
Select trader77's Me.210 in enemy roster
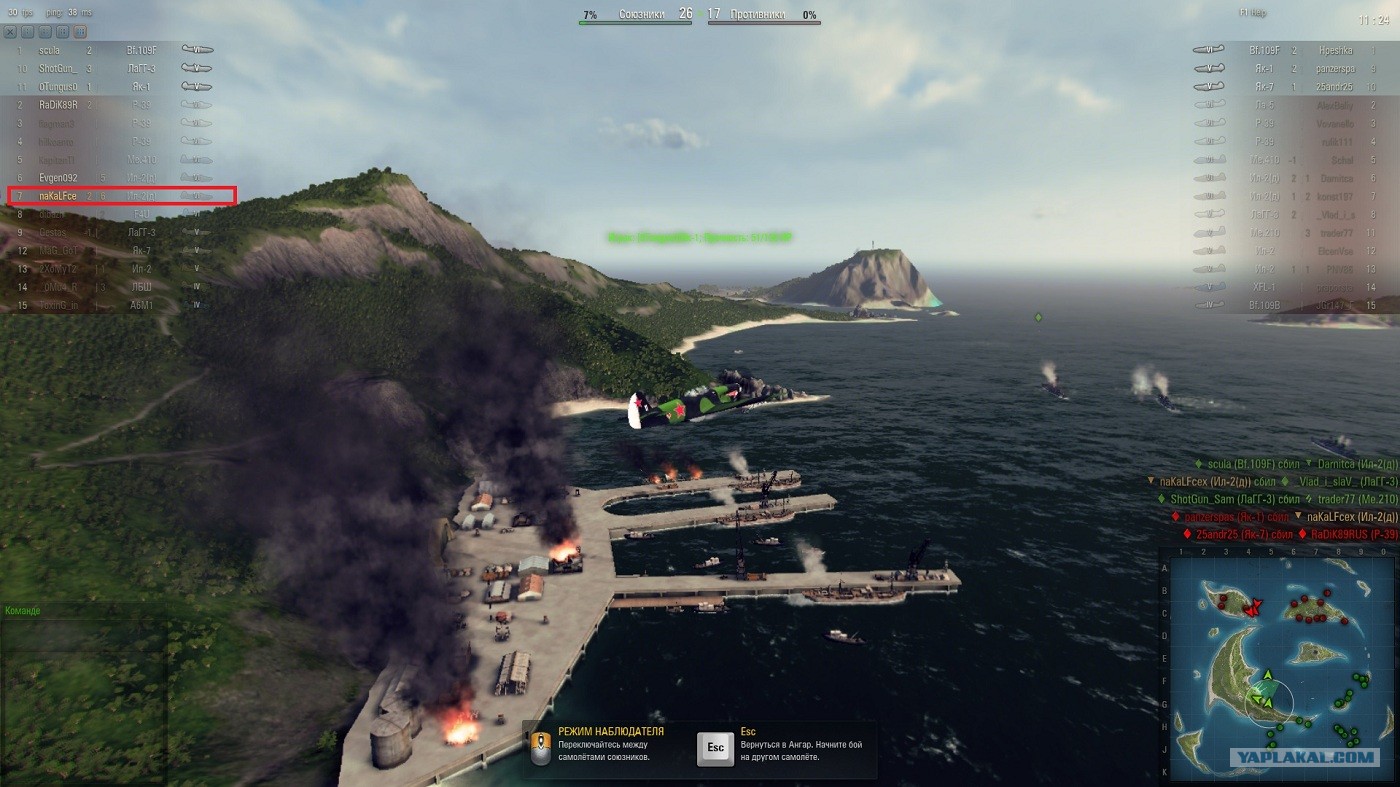[x=1290, y=233]
